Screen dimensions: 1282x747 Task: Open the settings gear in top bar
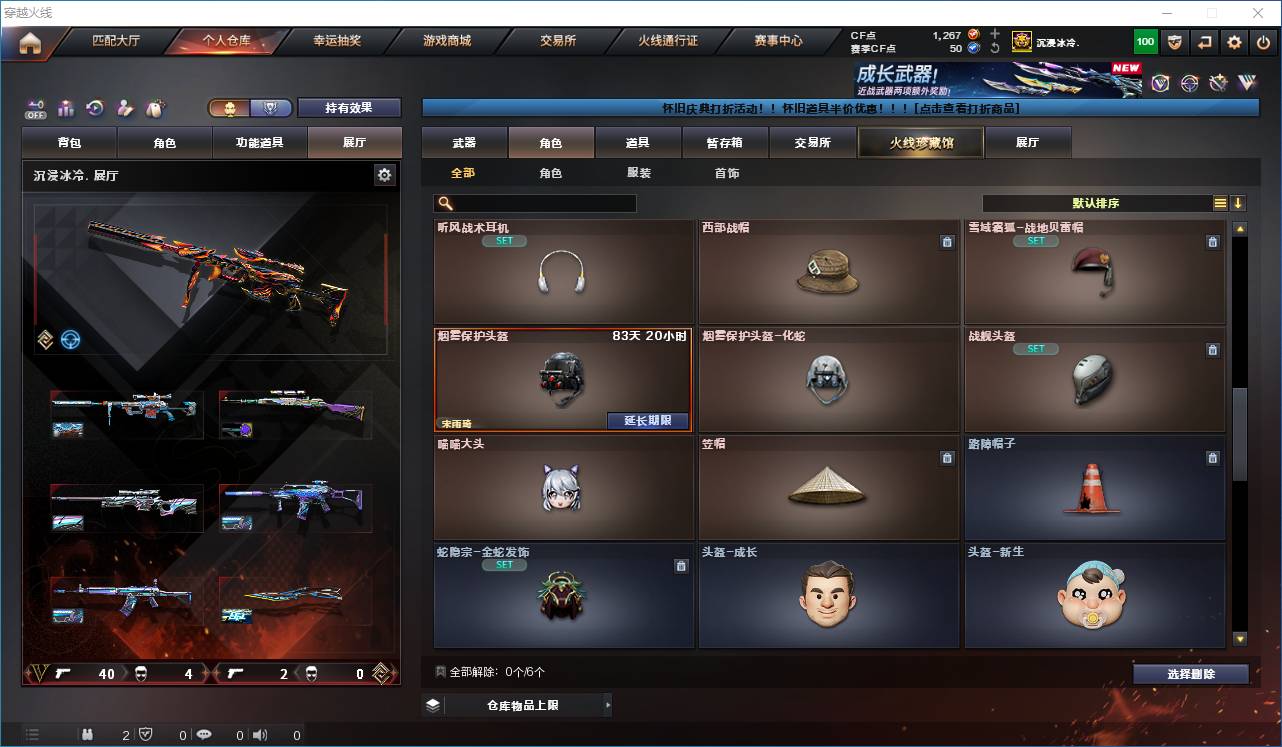tap(1233, 41)
